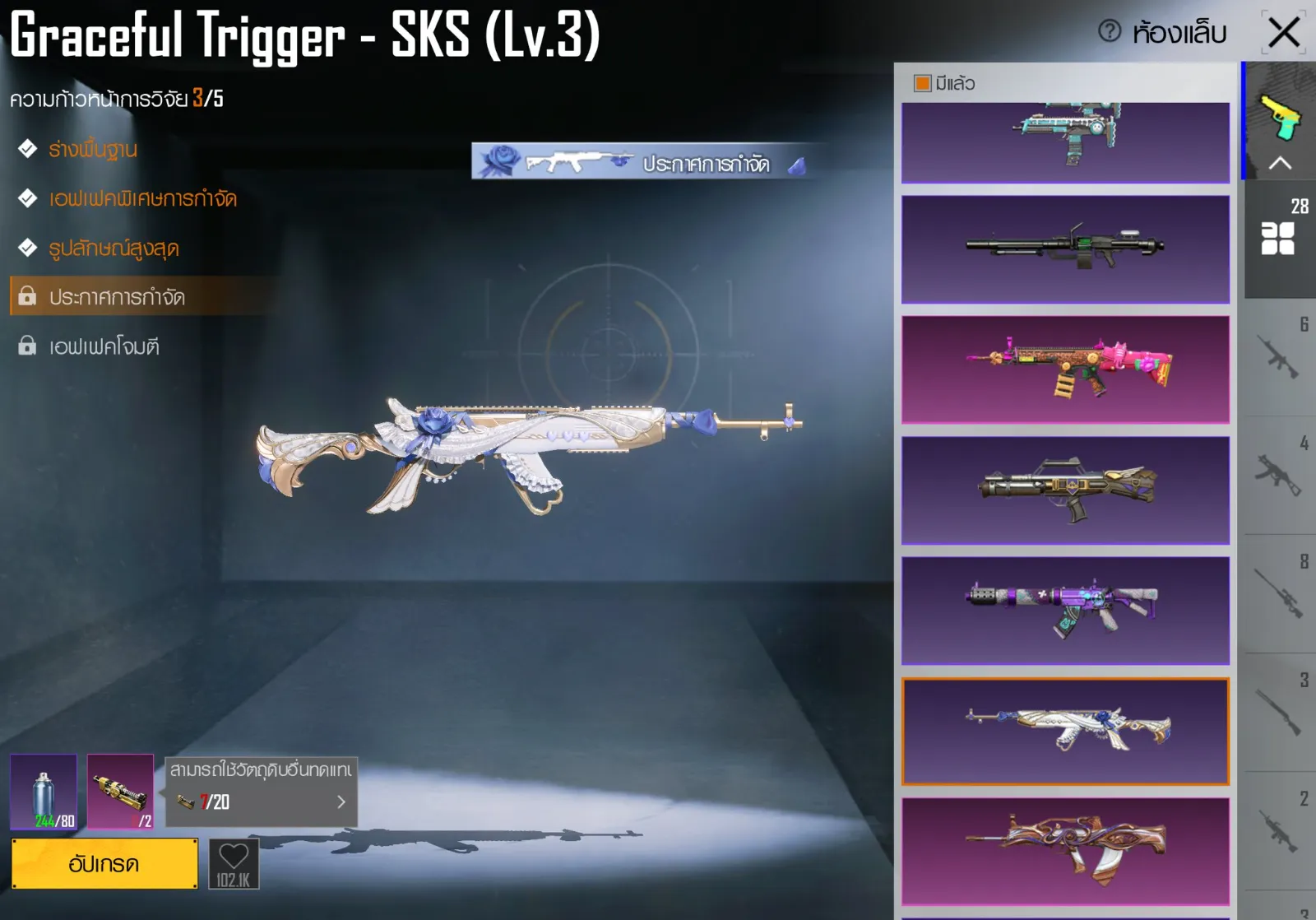Open the ห้องแล็บ help question mark
The image size is (1316, 920).
point(1110,32)
